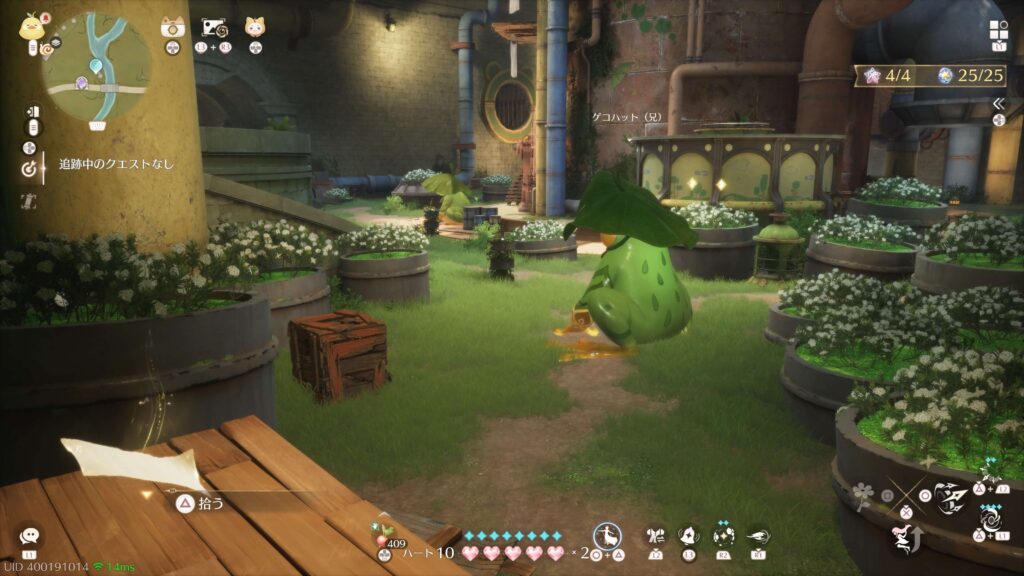Activate photo mode picture icon
Image resolution: width=1024 pixels, height=576 pixels.
[214, 27]
